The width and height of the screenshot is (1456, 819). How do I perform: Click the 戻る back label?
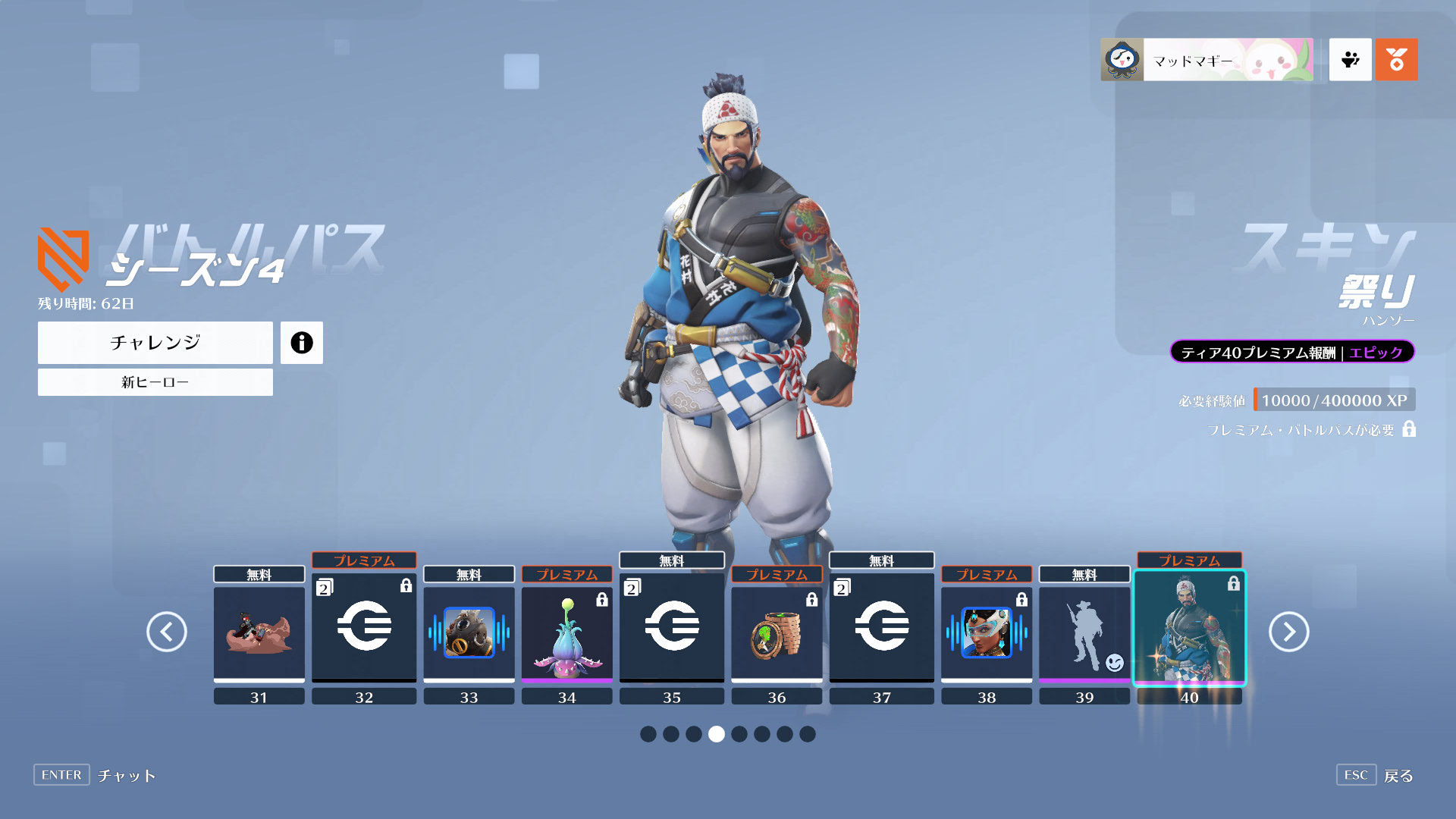point(1398,776)
